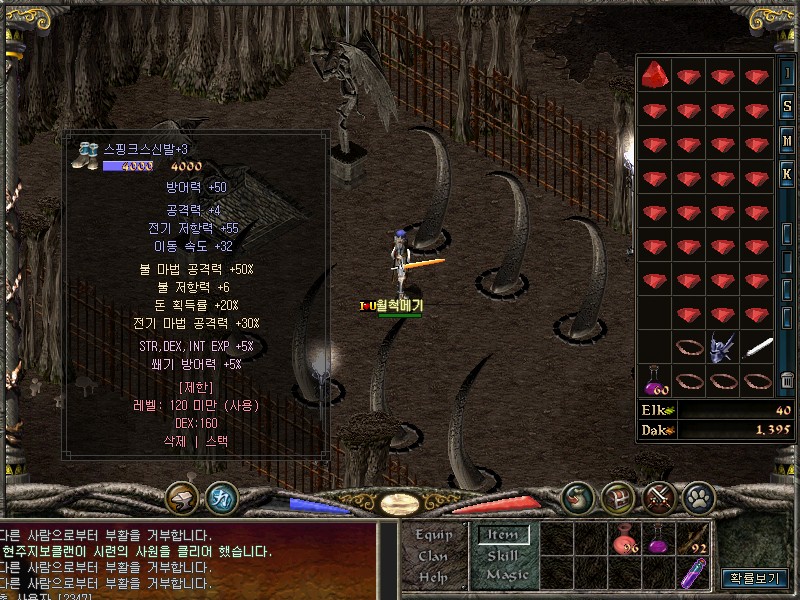Open the Equip menu
800x600 pixels.
(434, 535)
